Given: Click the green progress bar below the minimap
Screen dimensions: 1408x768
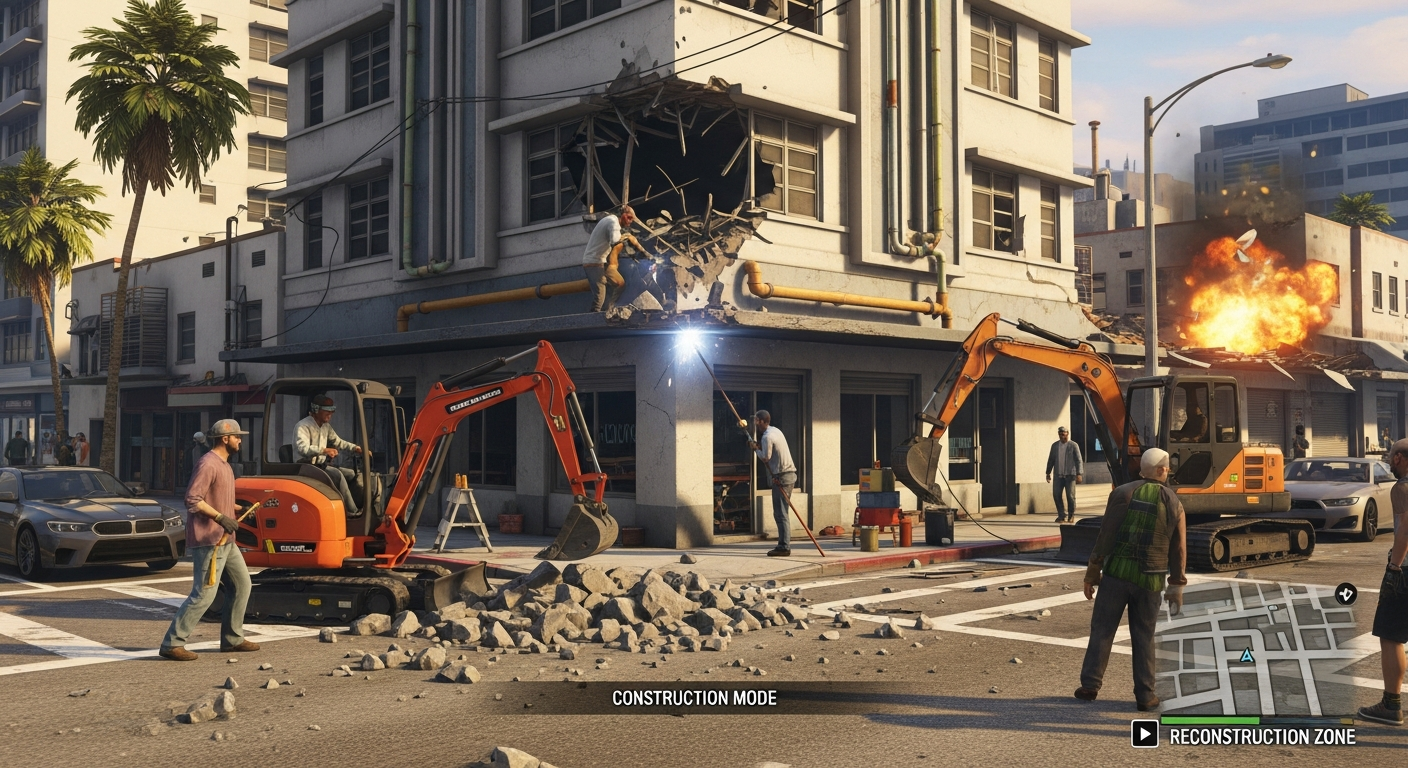Looking at the screenshot, I should point(1210,719).
